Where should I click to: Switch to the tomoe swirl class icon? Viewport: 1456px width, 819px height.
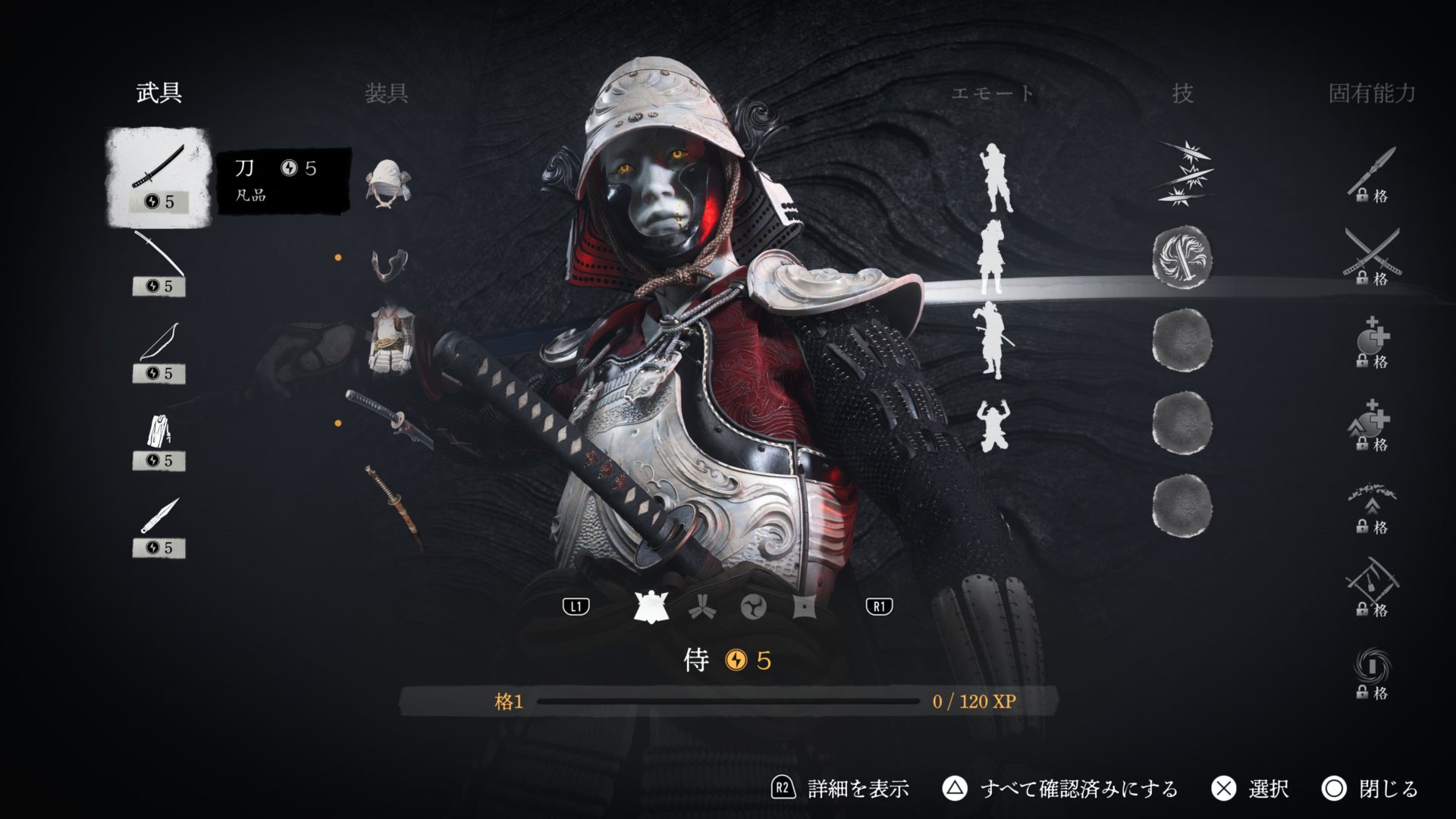pos(753,607)
